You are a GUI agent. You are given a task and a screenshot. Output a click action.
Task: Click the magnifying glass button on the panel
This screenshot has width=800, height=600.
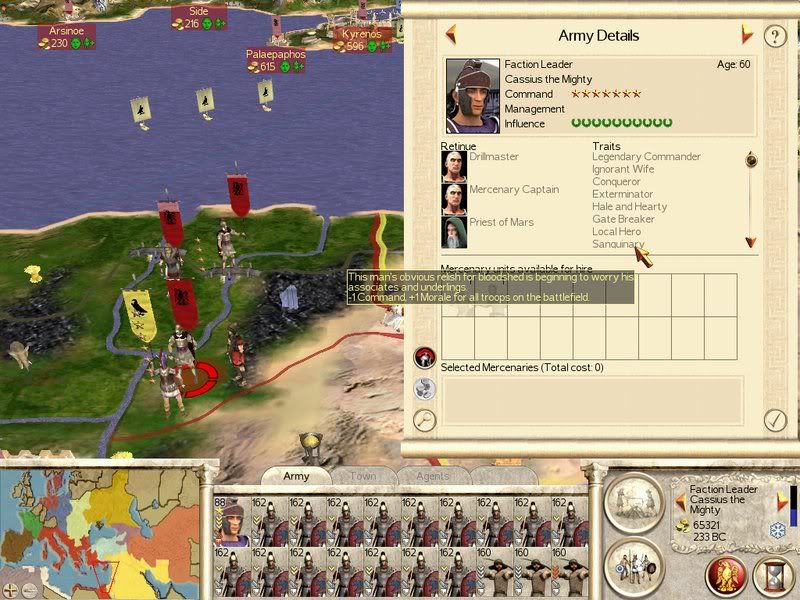(x=426, y=420)
